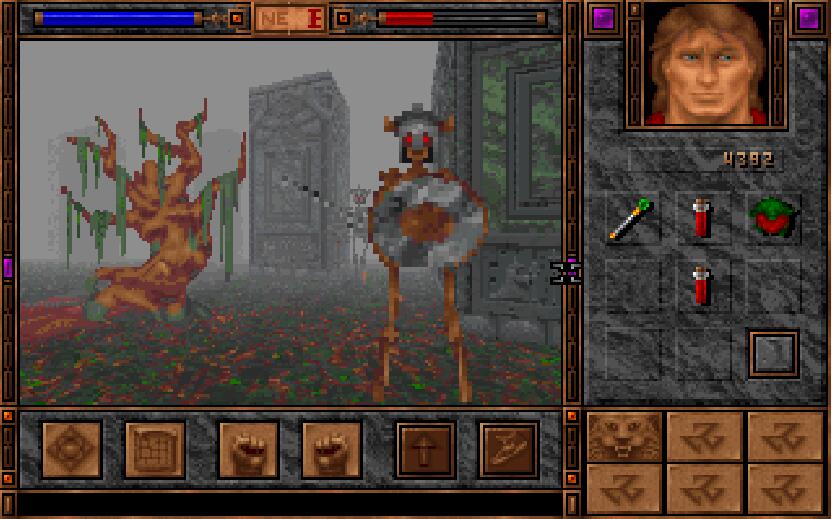The image size is (832, 519).
Task: Select the lion-faced form tile
Action: (624, 435)
